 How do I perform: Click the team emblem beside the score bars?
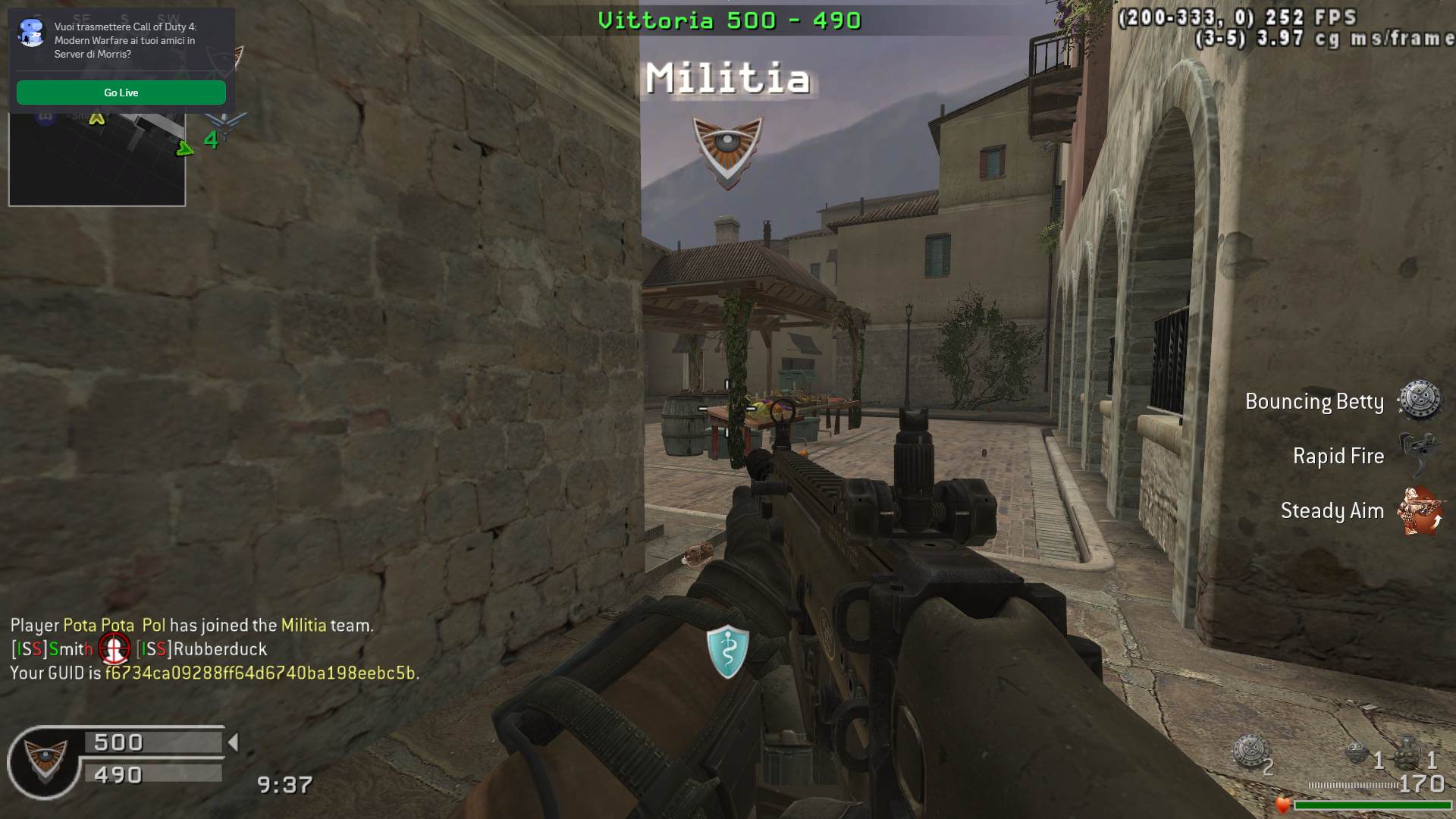(45, 761)
